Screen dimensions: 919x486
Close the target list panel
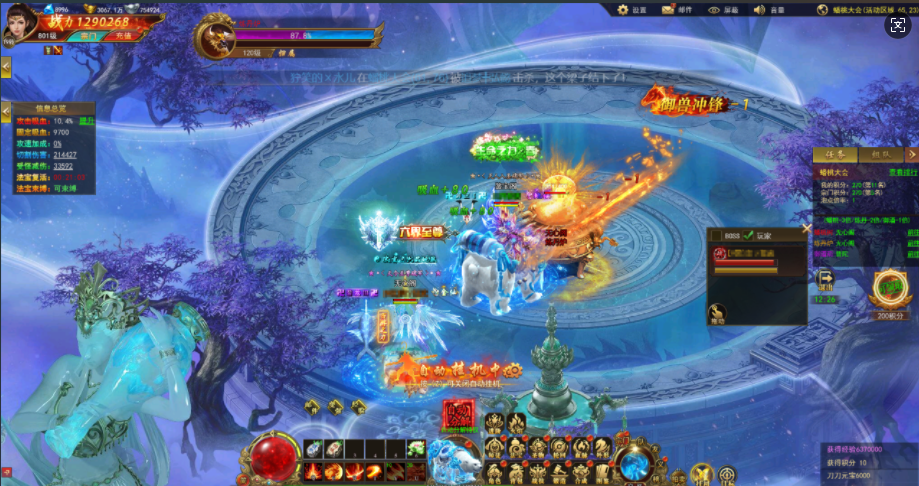click(807, 228)
